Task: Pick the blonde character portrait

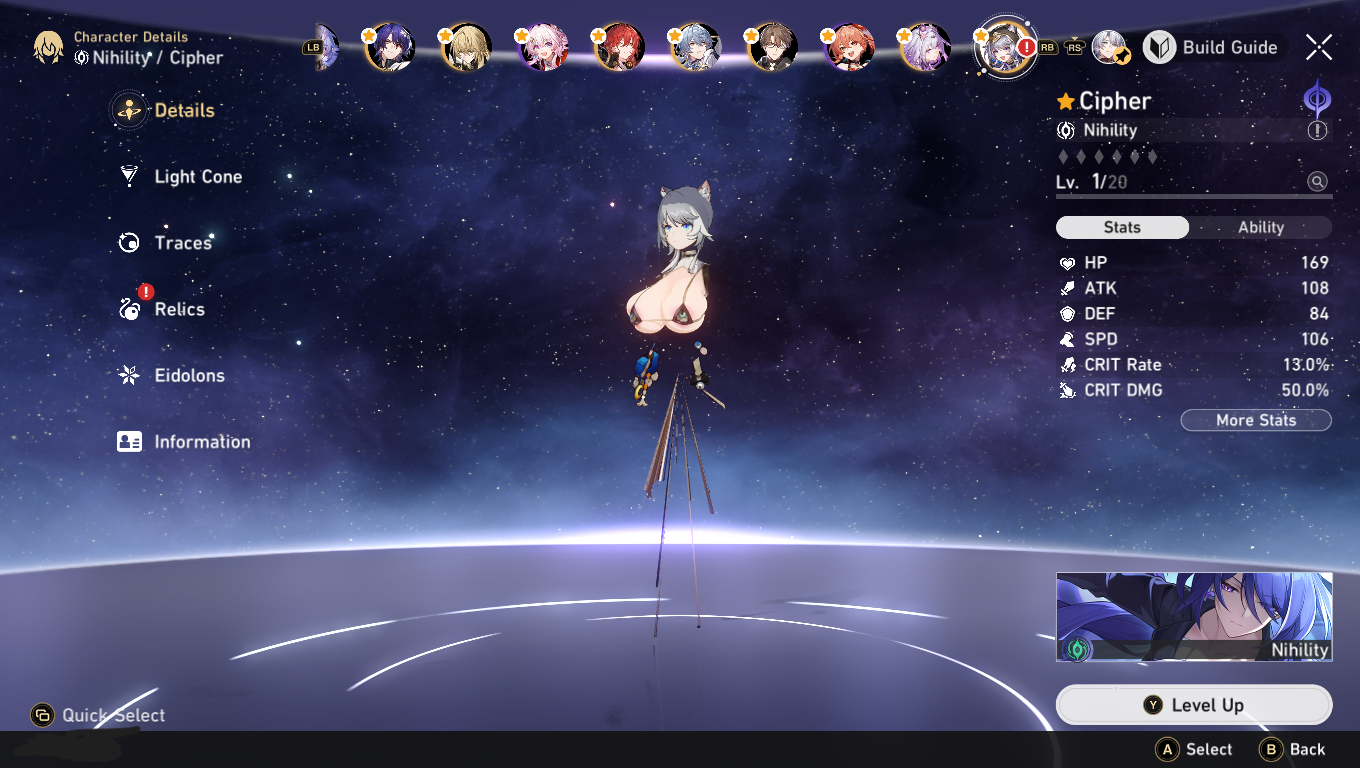Action: pos(466,47)
